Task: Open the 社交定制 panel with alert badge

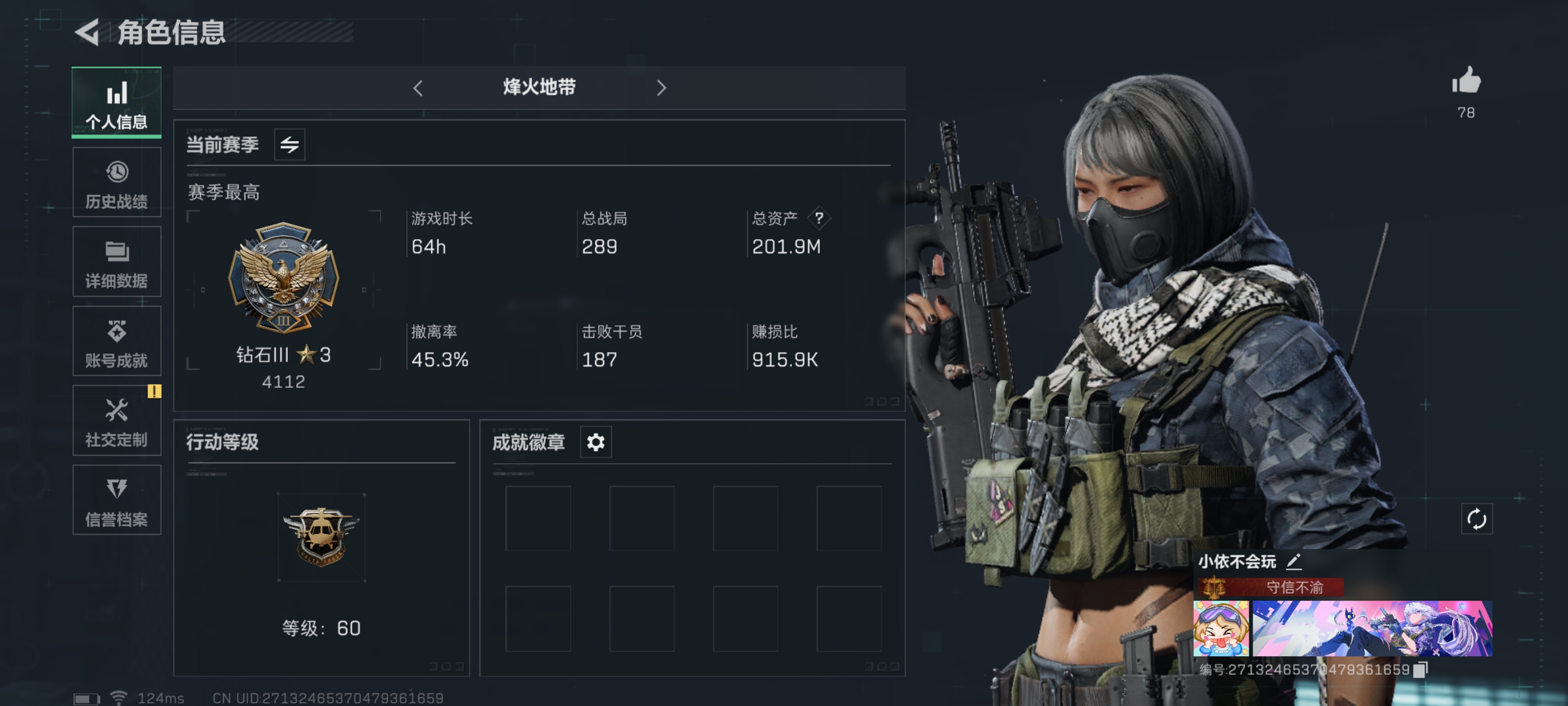Action: point(116,421)
